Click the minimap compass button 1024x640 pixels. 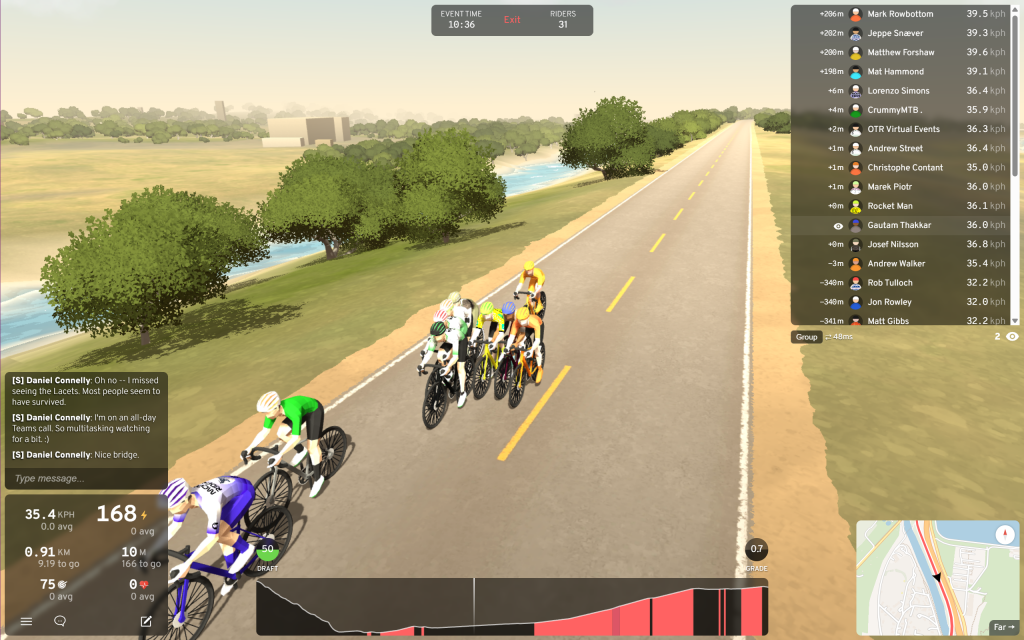(1005, 534)
